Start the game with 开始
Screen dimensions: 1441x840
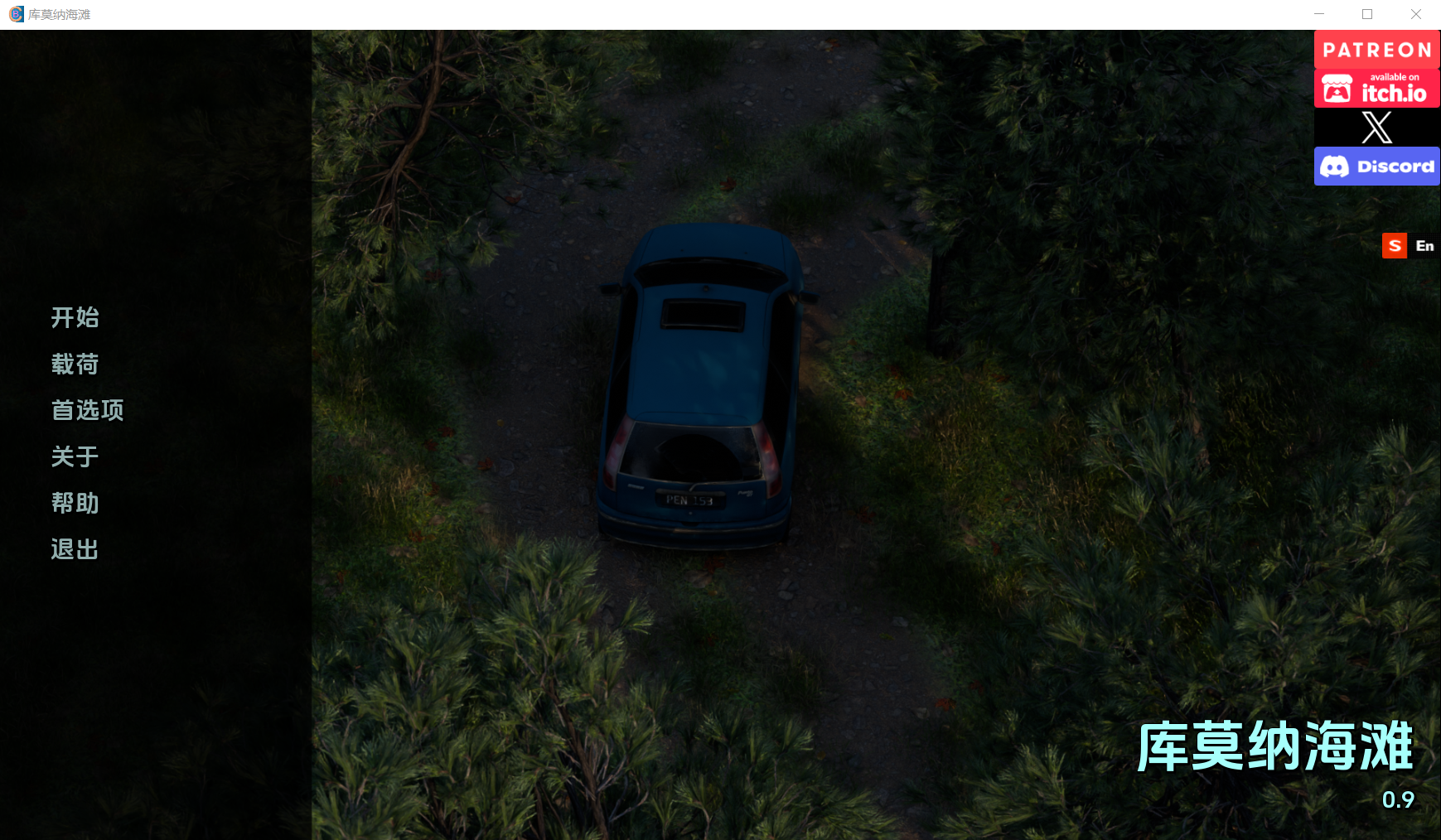pos(75,317)
